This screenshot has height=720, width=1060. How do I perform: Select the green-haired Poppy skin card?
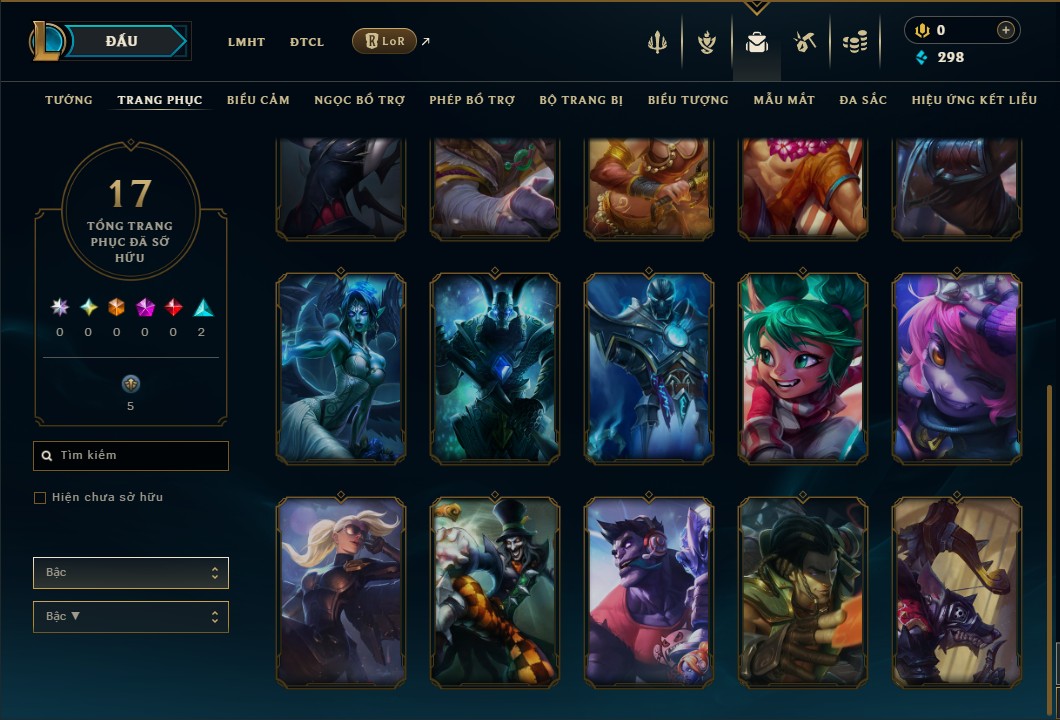[803, 368]
